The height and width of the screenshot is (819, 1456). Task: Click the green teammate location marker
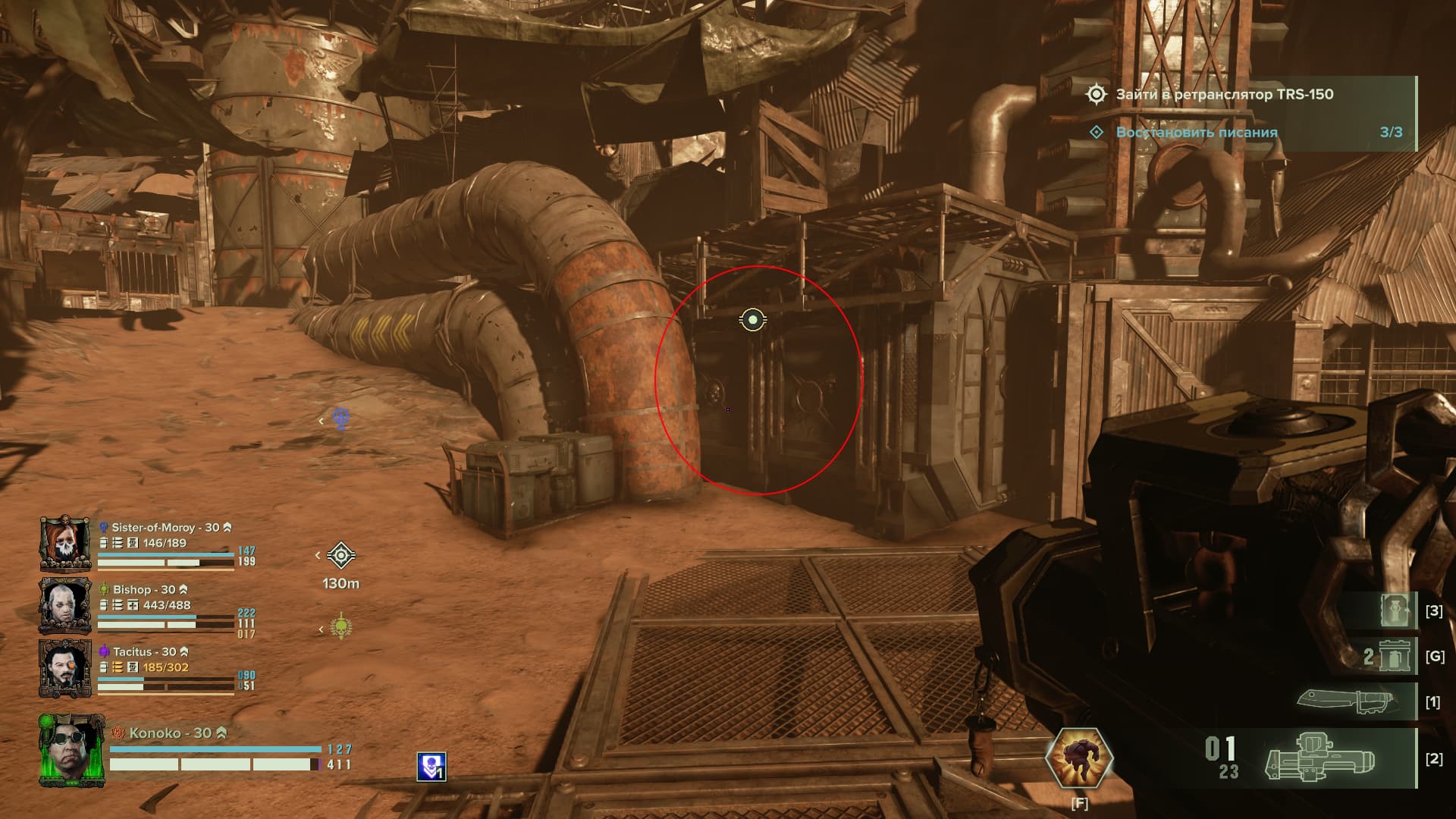point(342,627)
